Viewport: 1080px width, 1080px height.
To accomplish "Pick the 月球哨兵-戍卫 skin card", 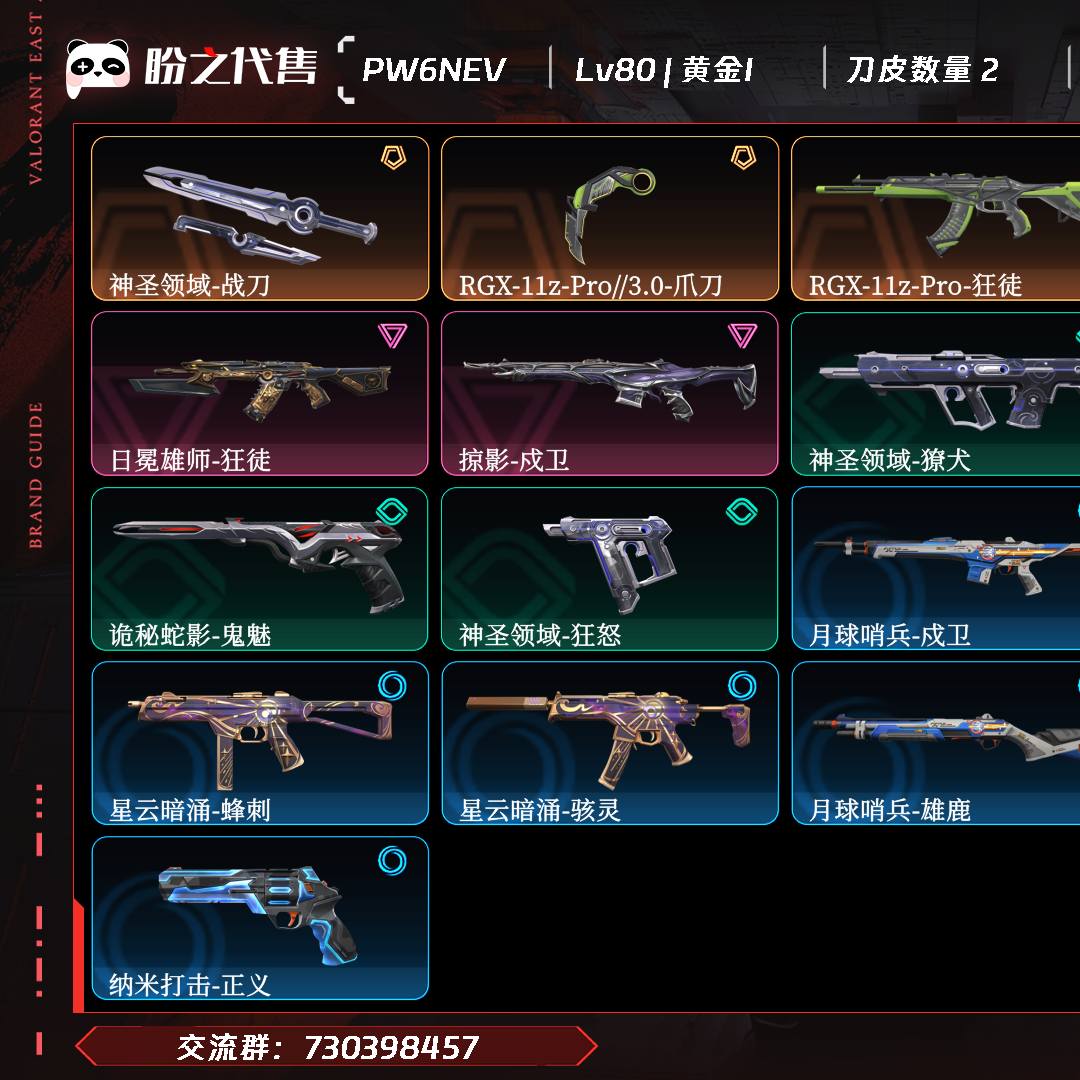I will 936,568.
